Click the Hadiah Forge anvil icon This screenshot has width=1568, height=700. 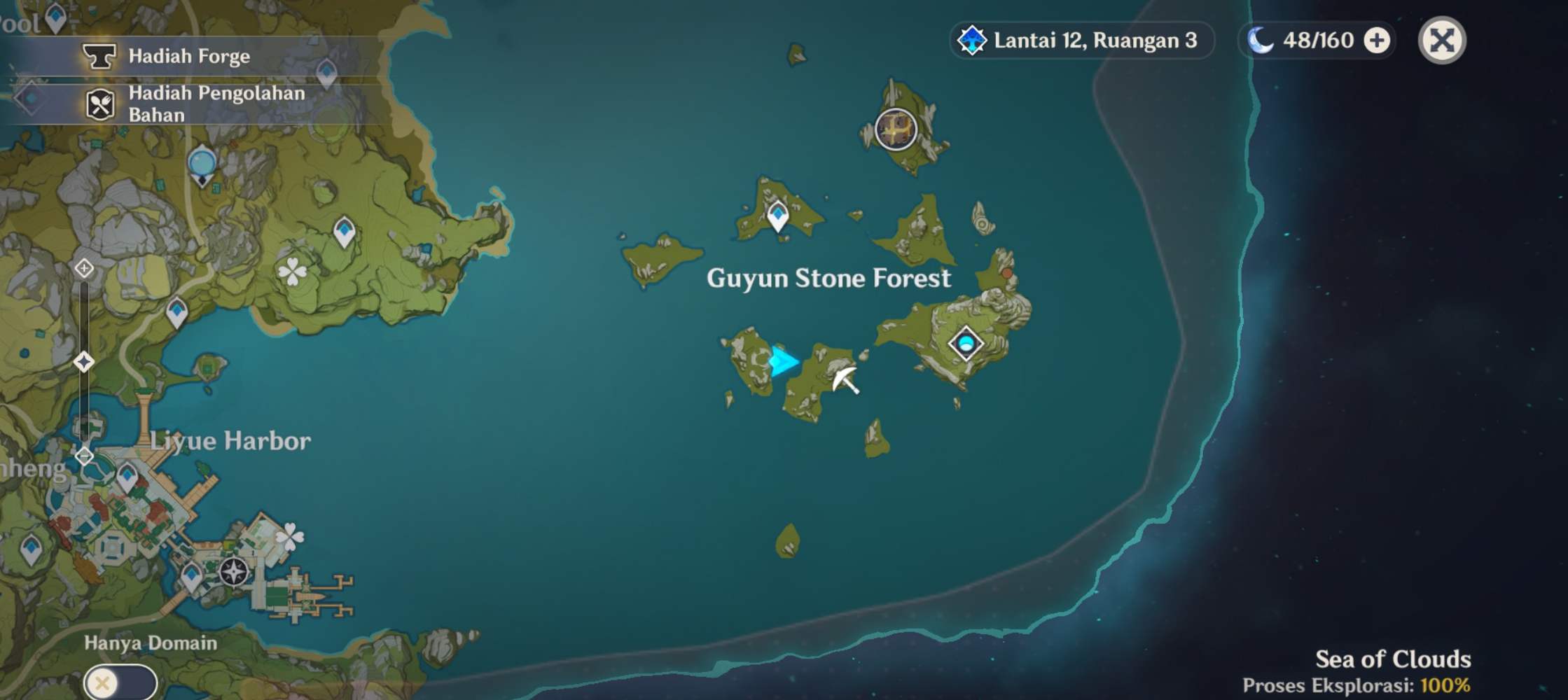coord(102,57)
